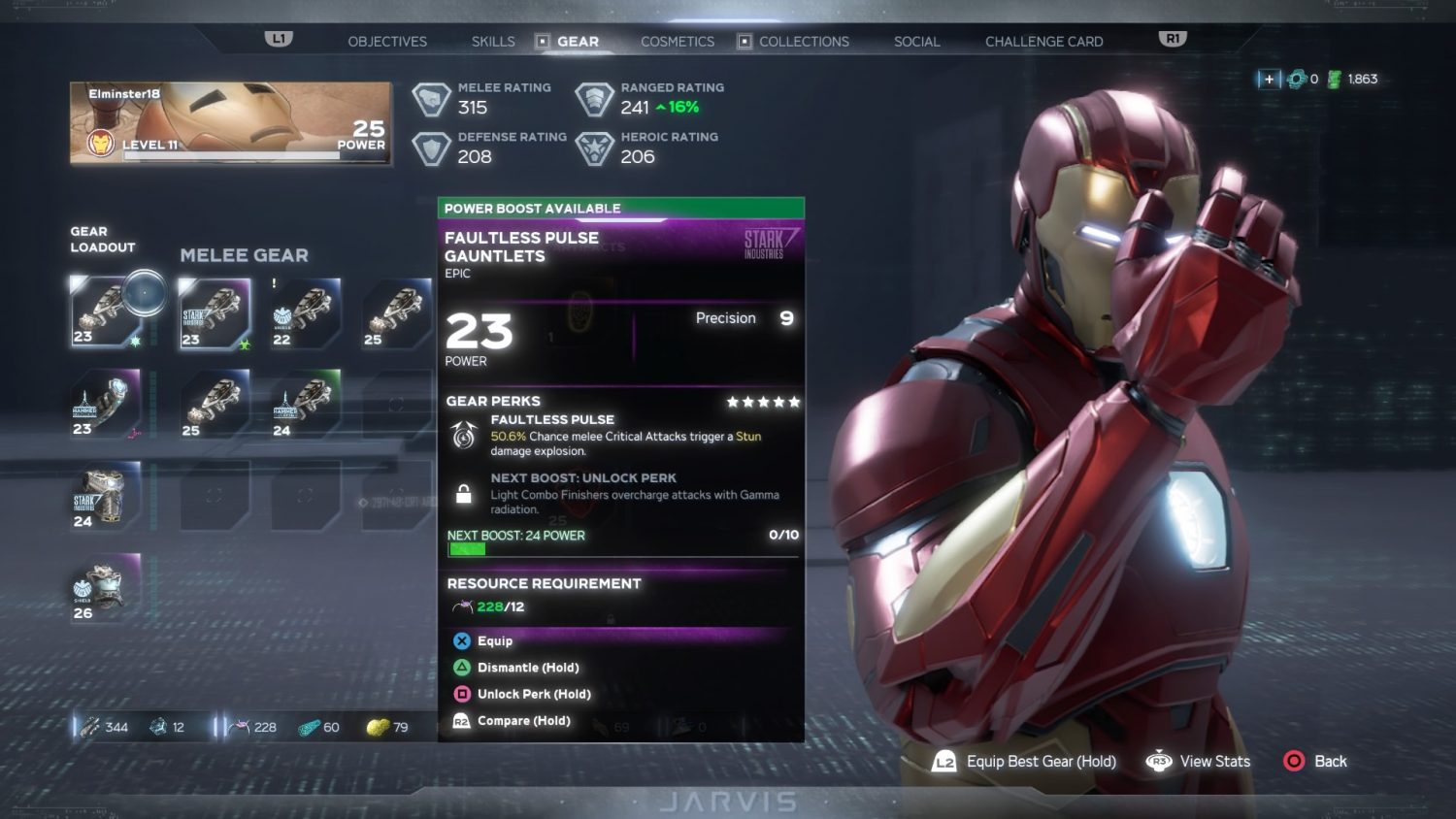Select the Gear tab
This screenshot has height=819, width=1456.
click(578, 42)
